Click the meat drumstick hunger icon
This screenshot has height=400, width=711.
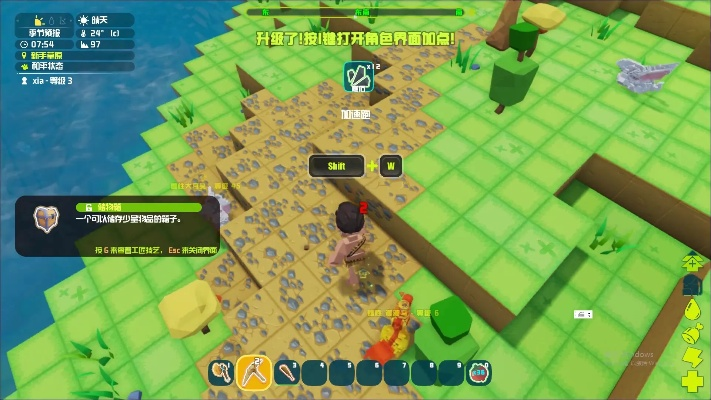coord(692,333)
